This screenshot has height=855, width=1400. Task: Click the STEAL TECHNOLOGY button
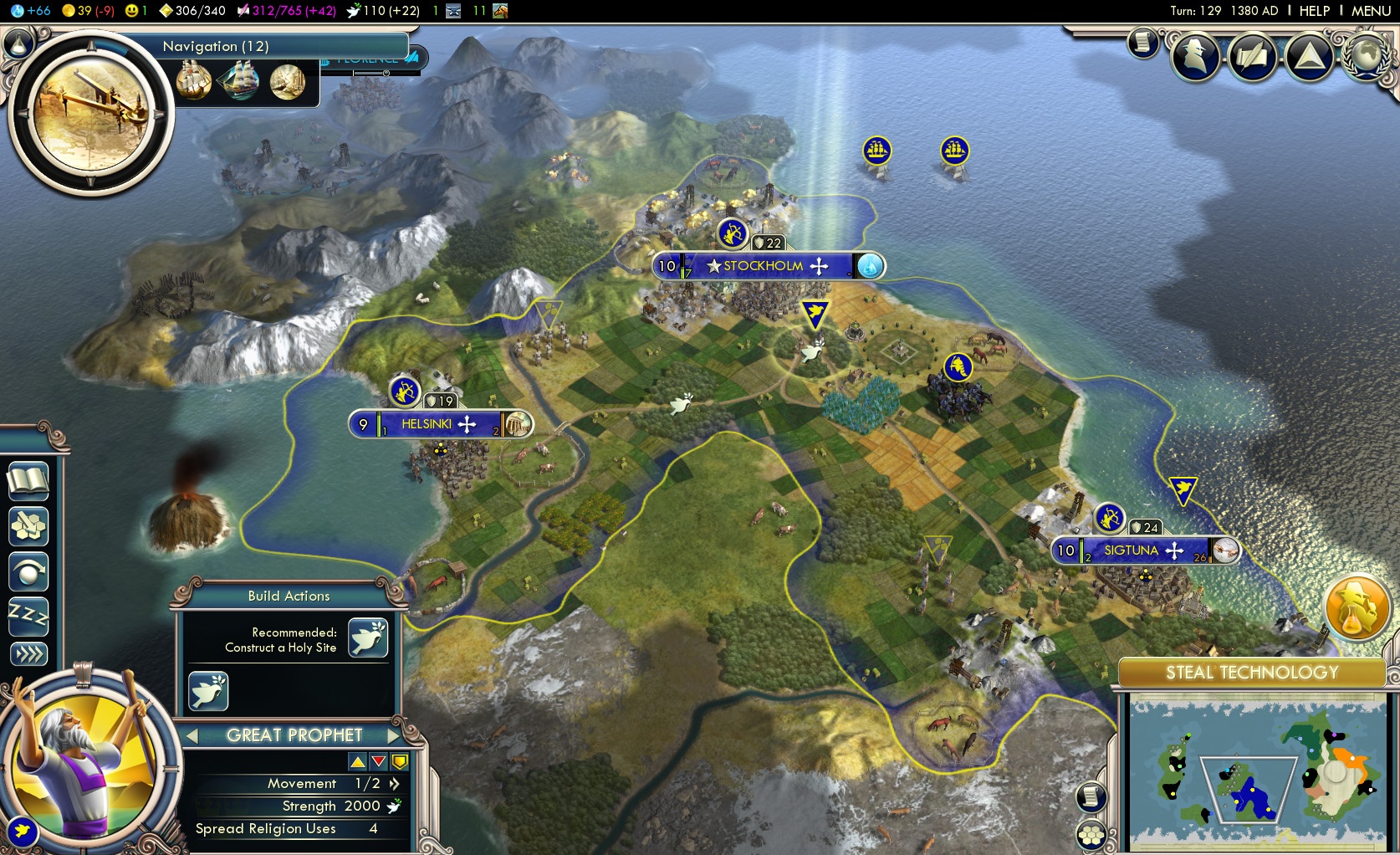pos(1252,673)
